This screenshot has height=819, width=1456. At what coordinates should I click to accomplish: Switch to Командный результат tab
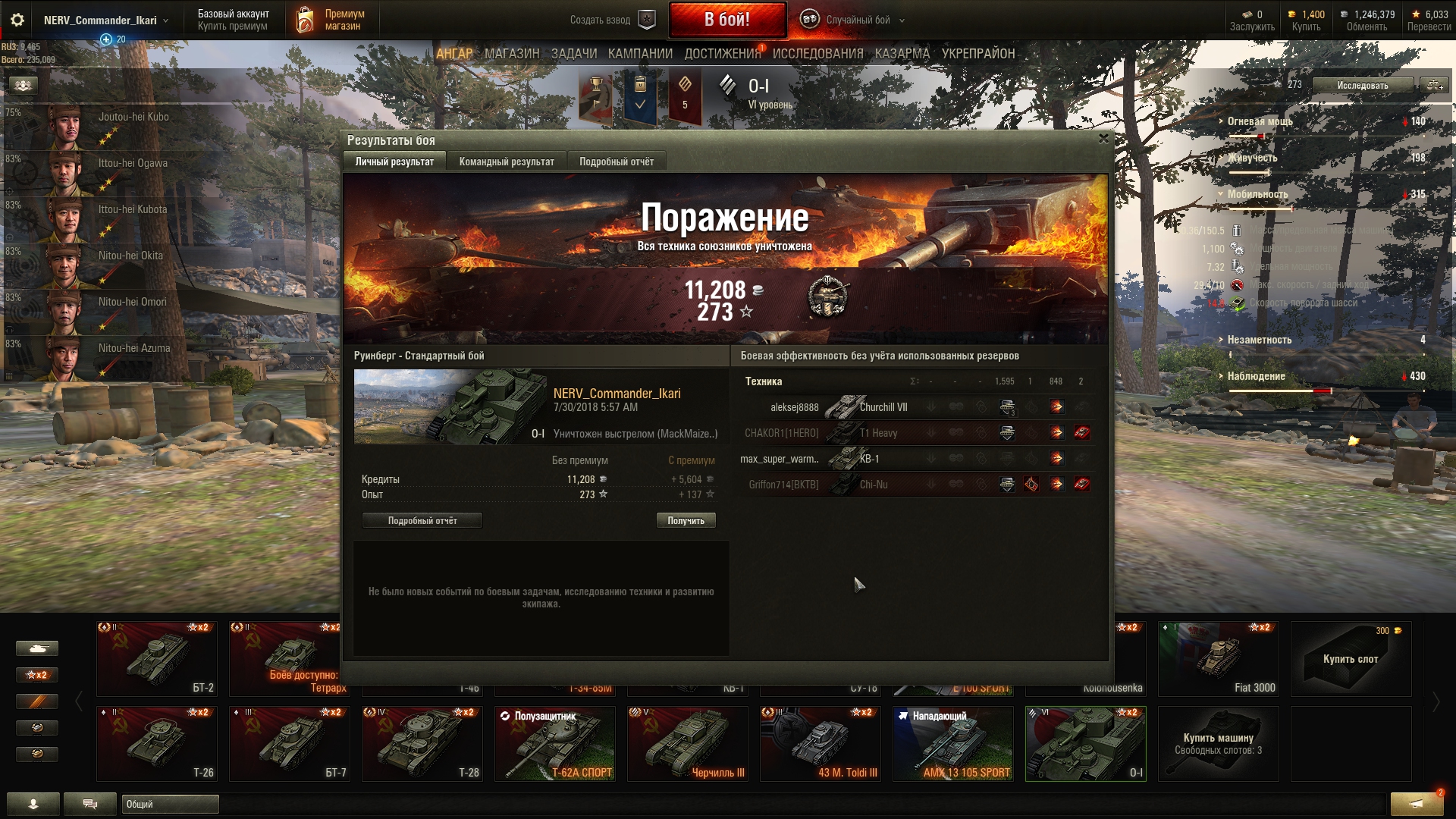(507, 162)
